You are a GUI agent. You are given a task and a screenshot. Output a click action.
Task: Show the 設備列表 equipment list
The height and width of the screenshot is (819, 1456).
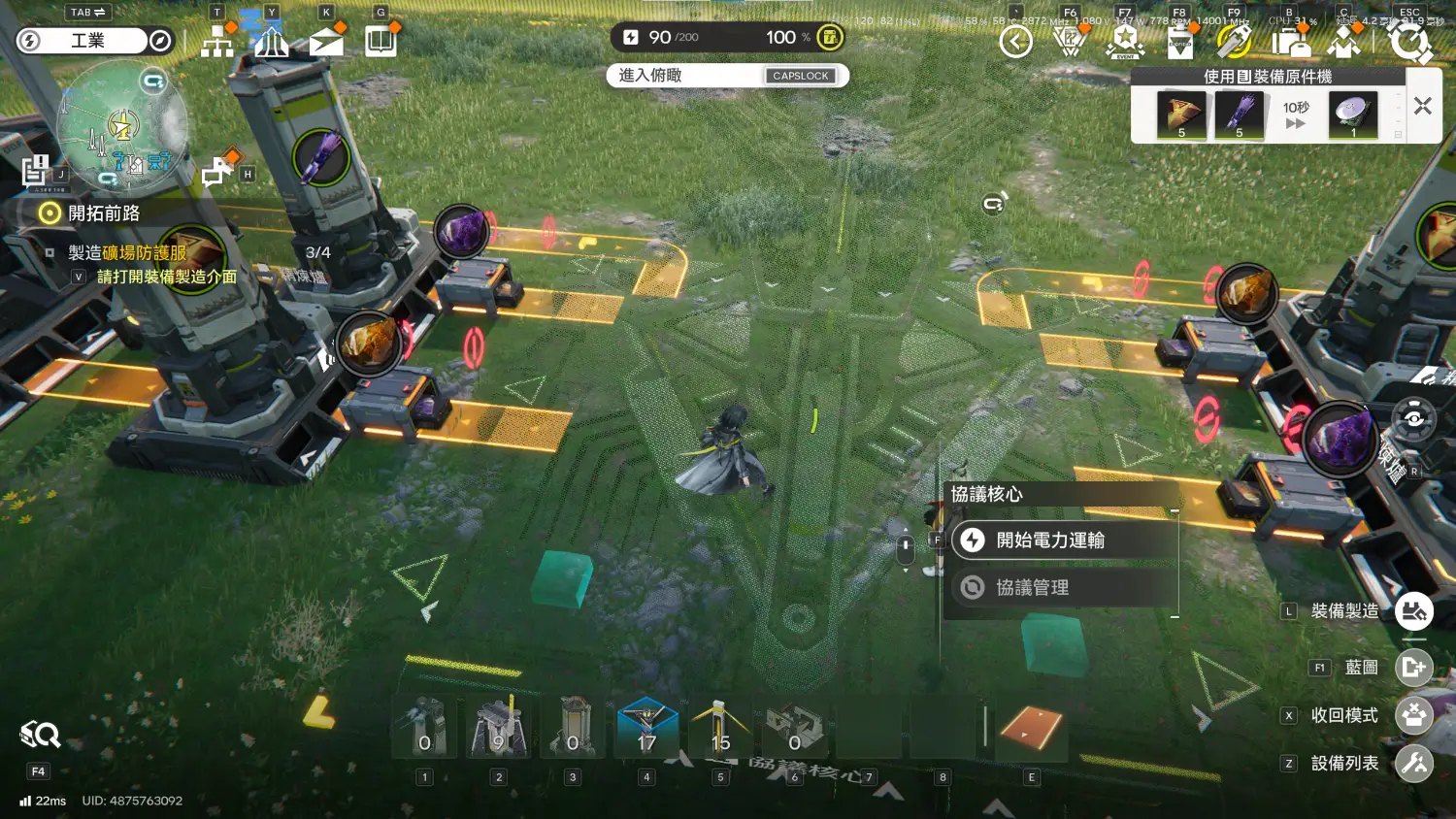click(1413, 764)
